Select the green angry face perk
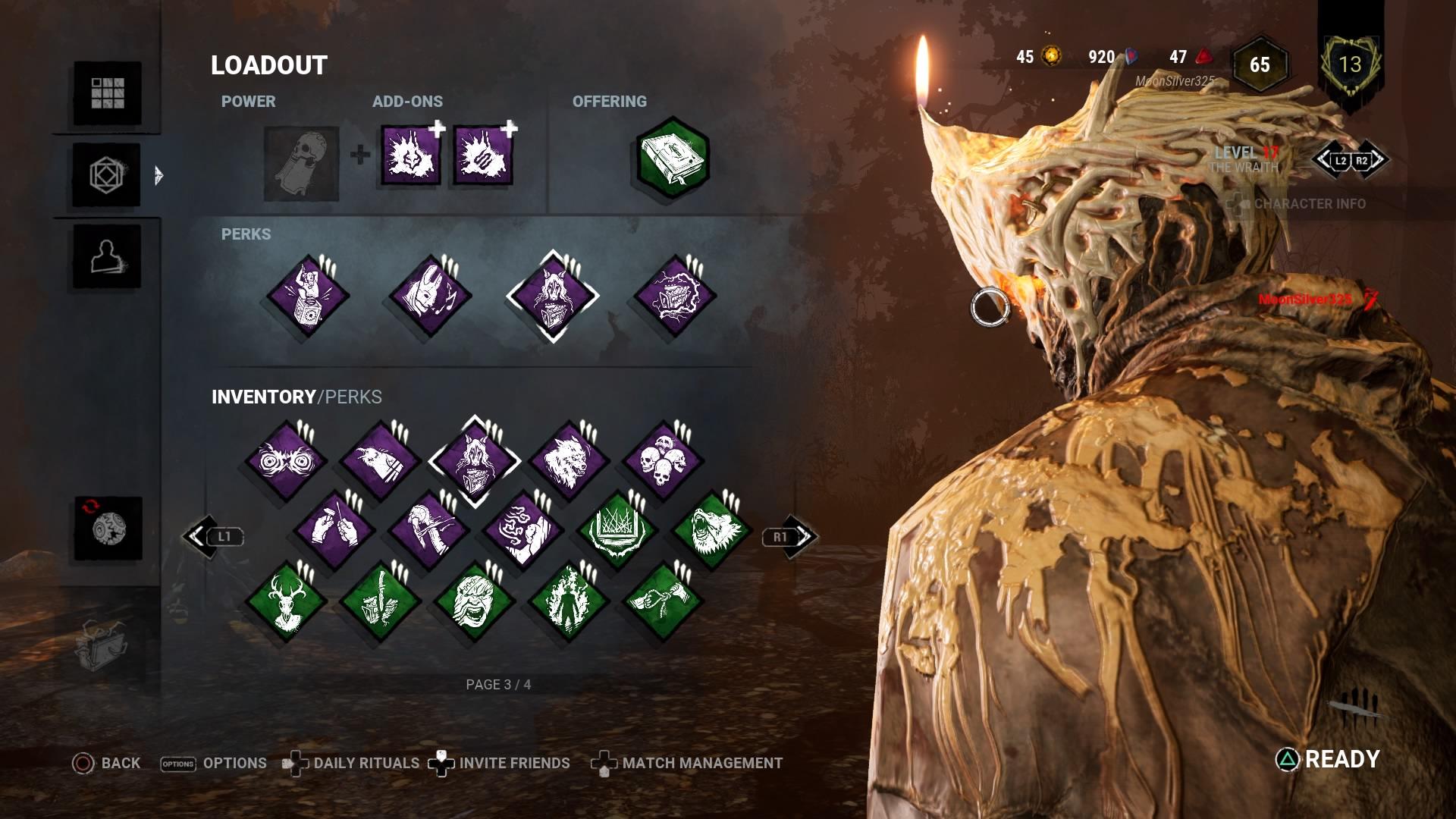The width and height of the screenshot is (1456, 819). (x=474, y=601)
